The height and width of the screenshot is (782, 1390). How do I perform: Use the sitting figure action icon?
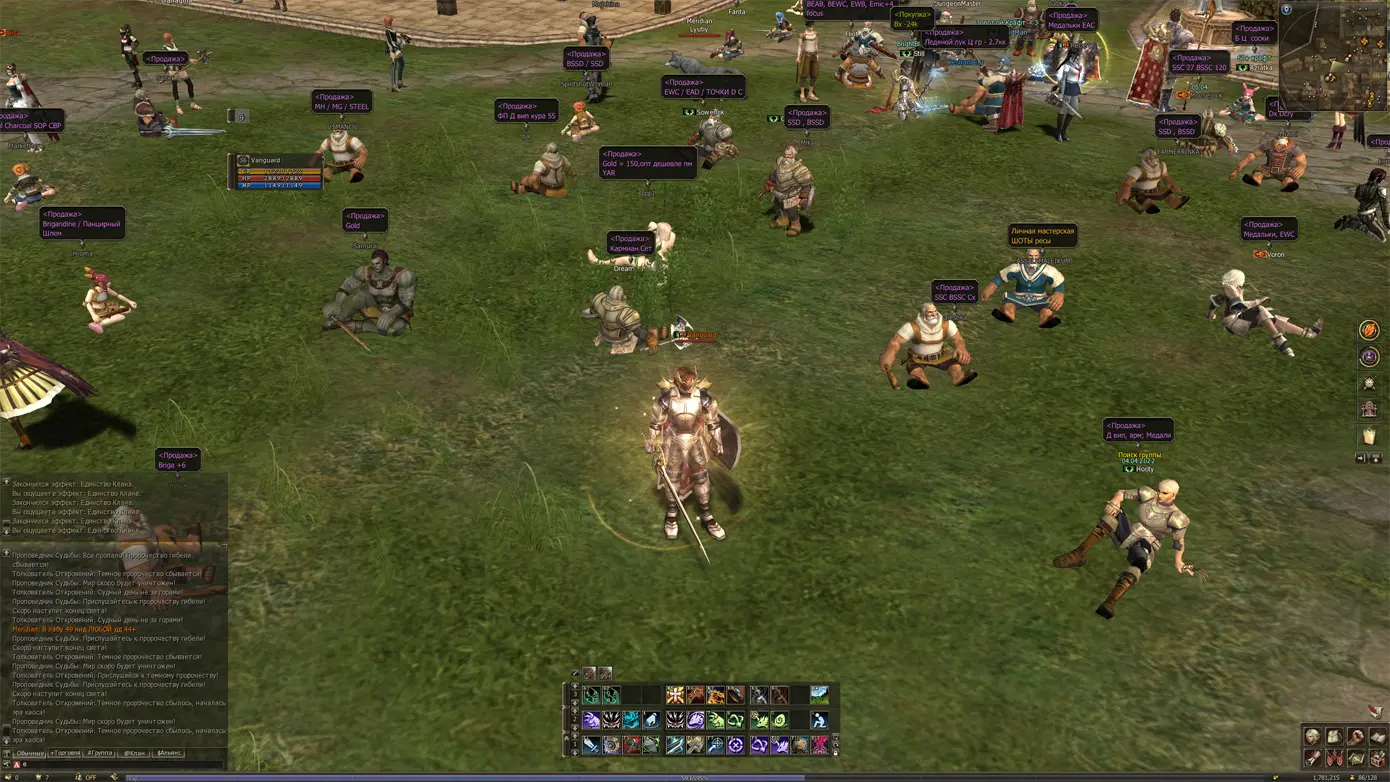click(820, 720)
